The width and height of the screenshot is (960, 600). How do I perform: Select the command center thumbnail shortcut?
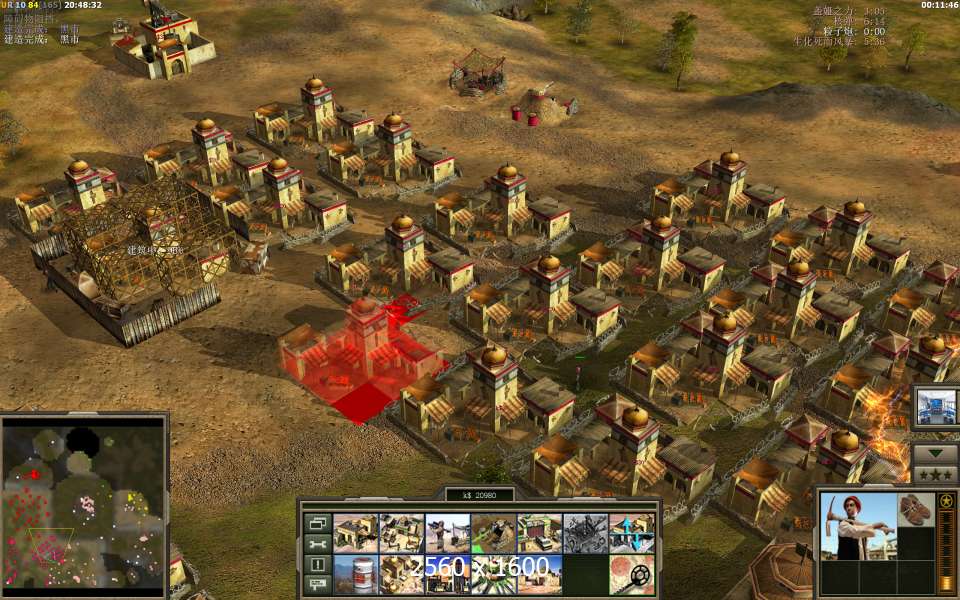936,407
